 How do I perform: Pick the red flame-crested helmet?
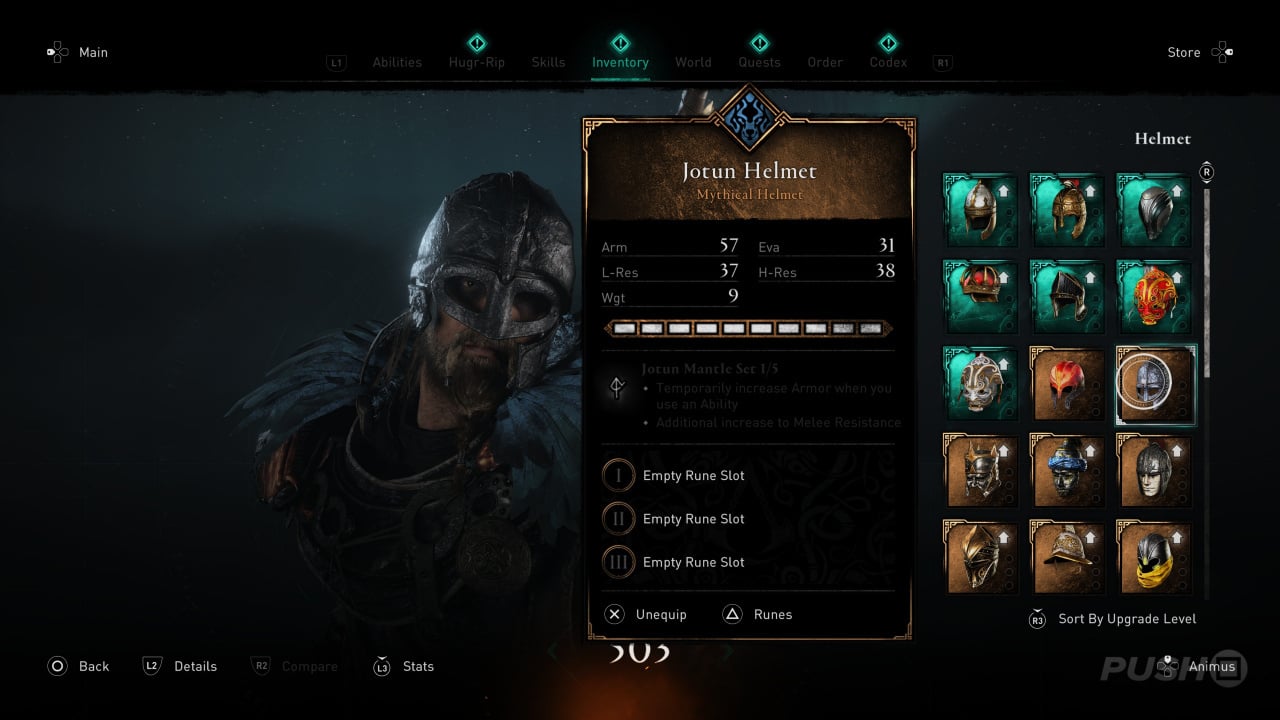tap(1068, 385)
